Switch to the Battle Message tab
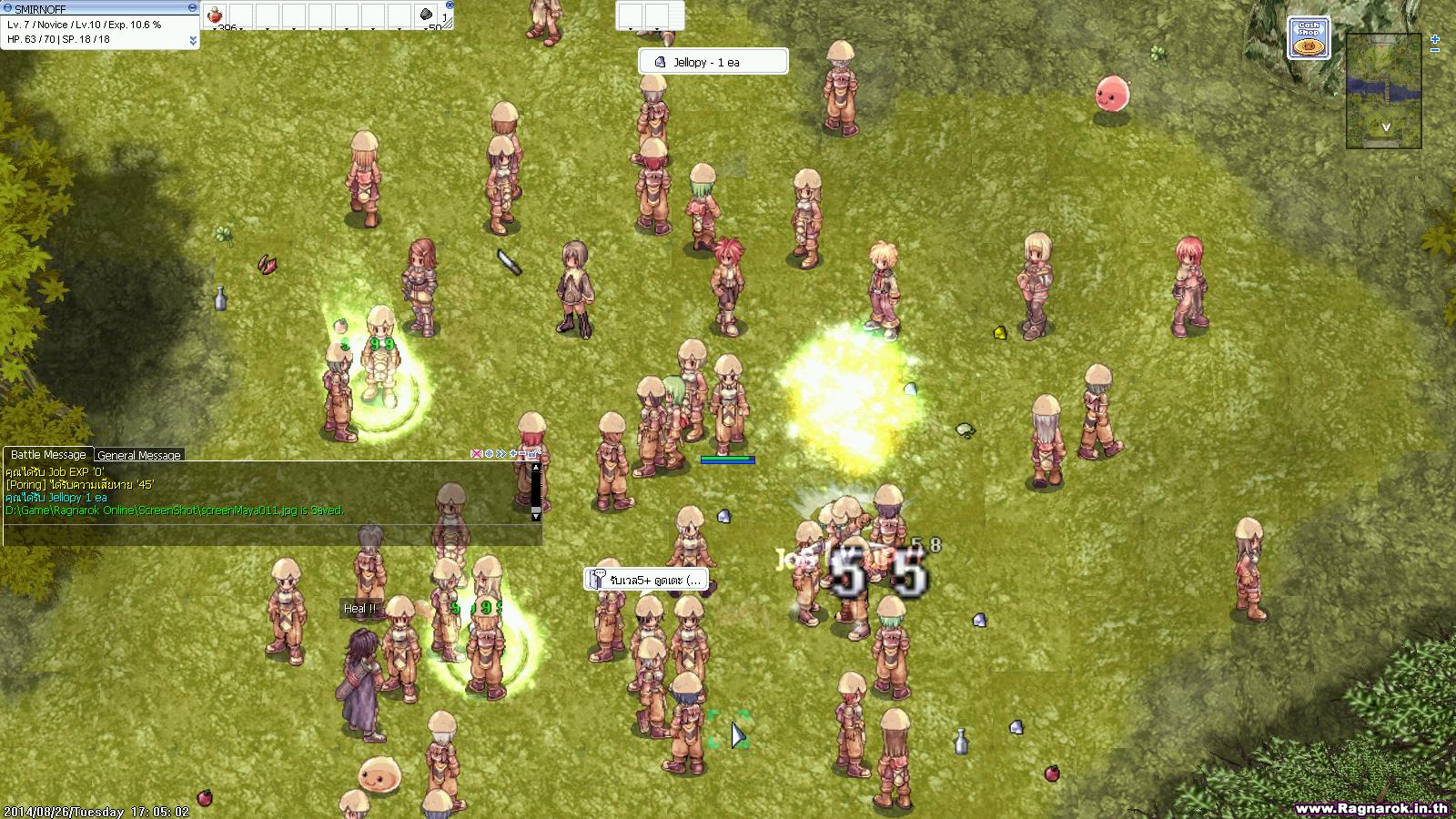Viewport: 1456px width, 819px height. [47, 453]
